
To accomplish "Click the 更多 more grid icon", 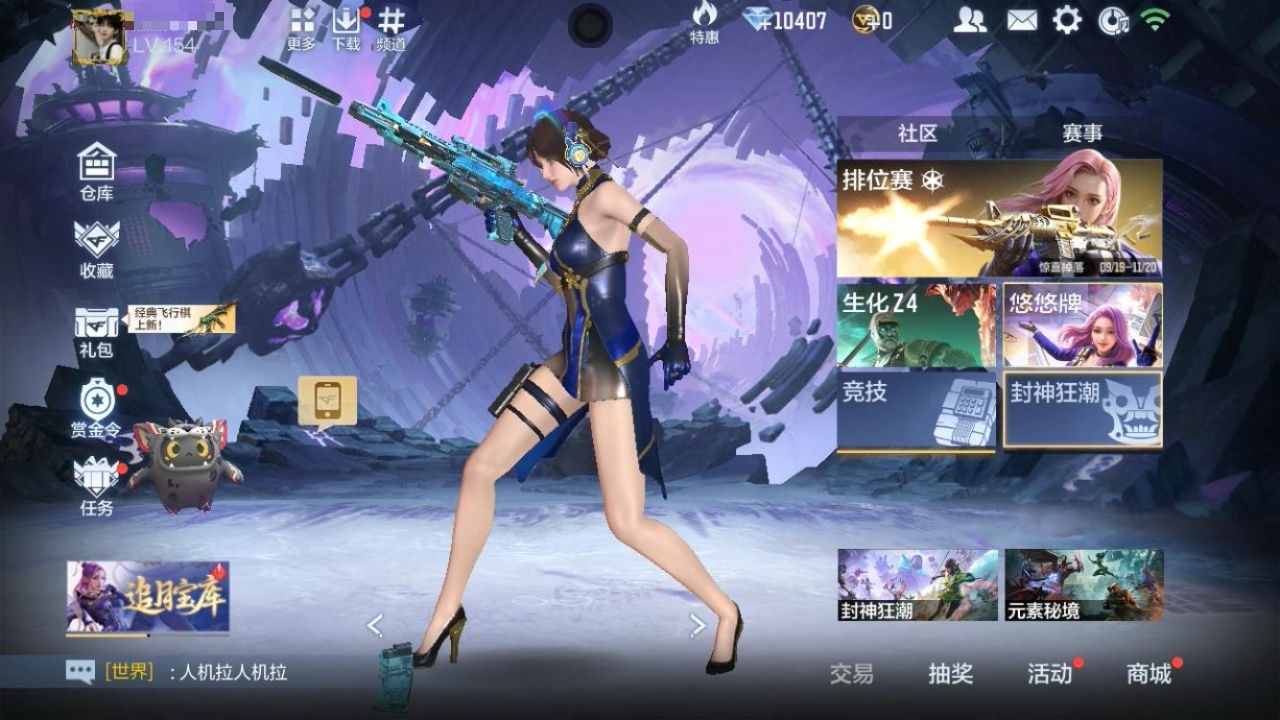I will pos(302,28).
